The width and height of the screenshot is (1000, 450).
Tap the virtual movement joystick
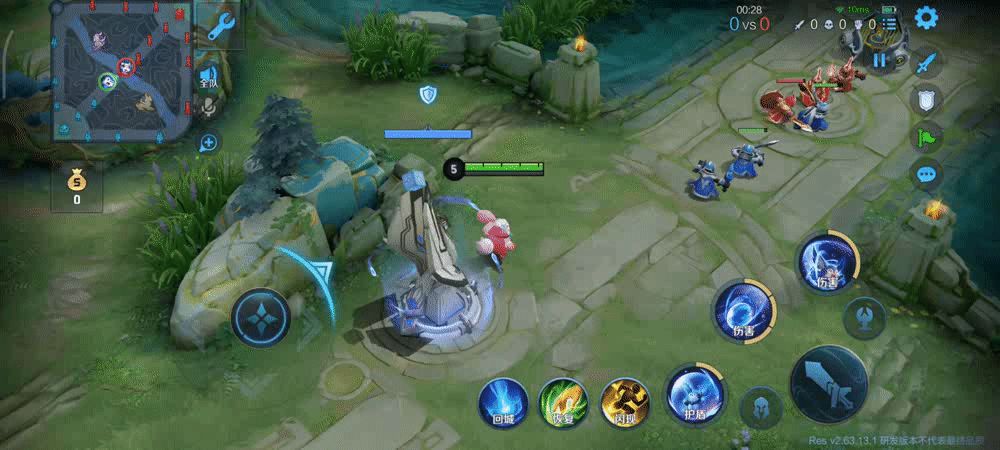[x=261, y=318]
